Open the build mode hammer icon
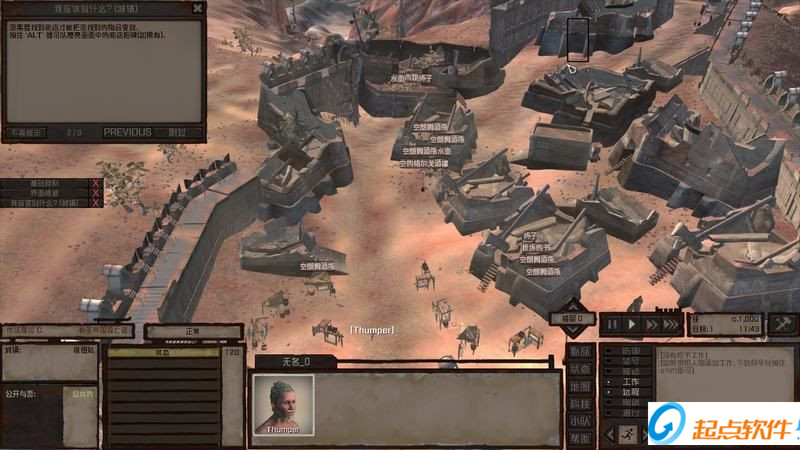 point(783,323)
